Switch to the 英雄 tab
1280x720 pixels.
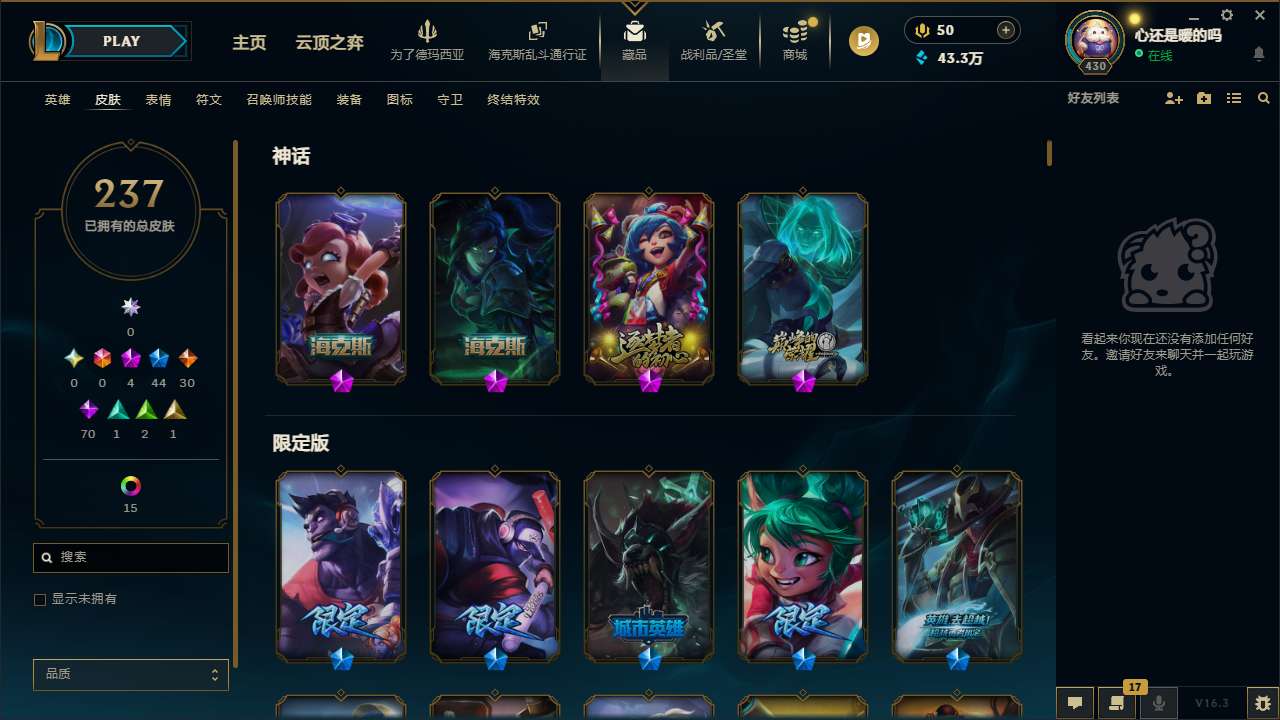pyautogui.click(x=57, y=99)
